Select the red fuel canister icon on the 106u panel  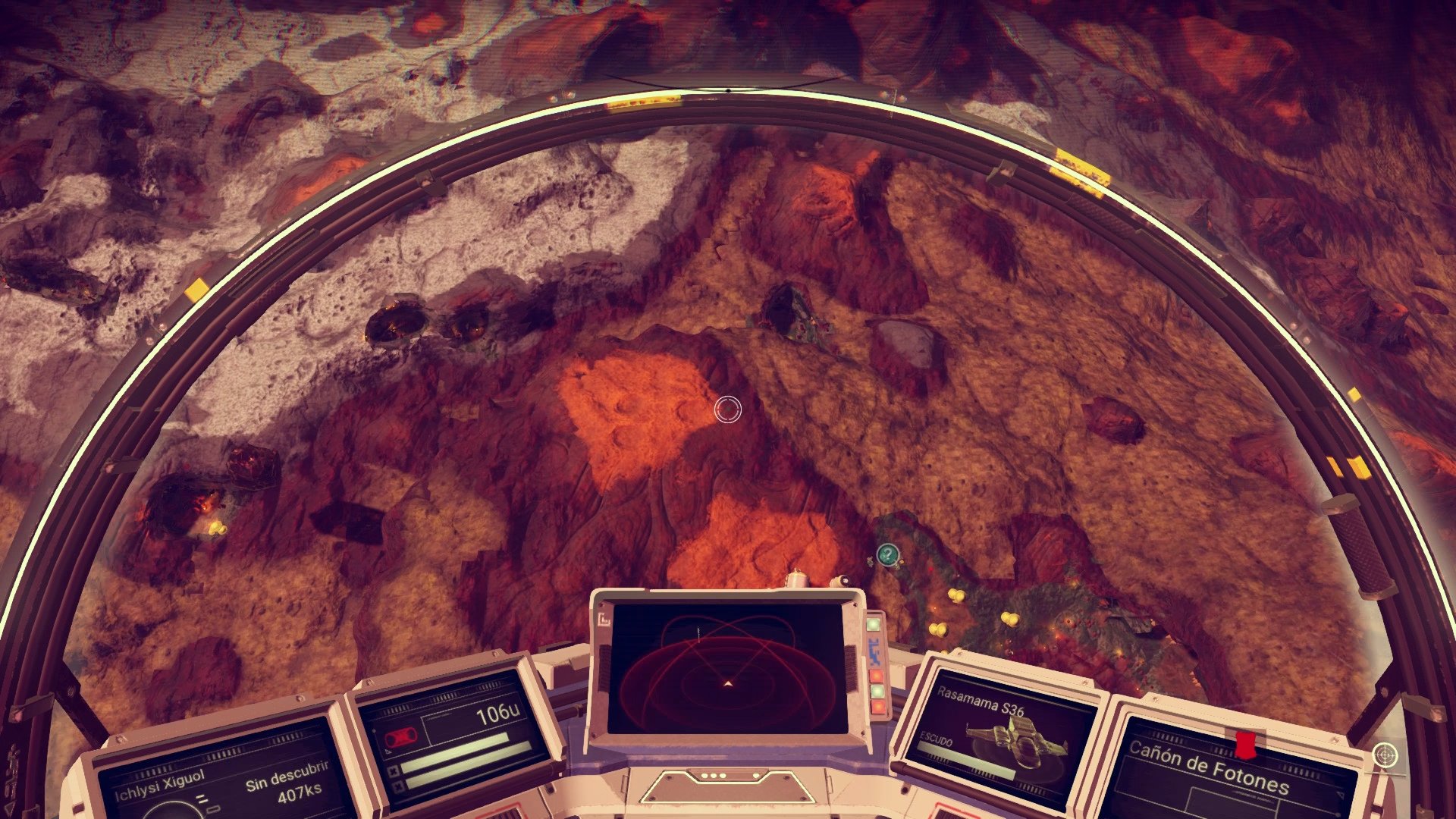399,736
